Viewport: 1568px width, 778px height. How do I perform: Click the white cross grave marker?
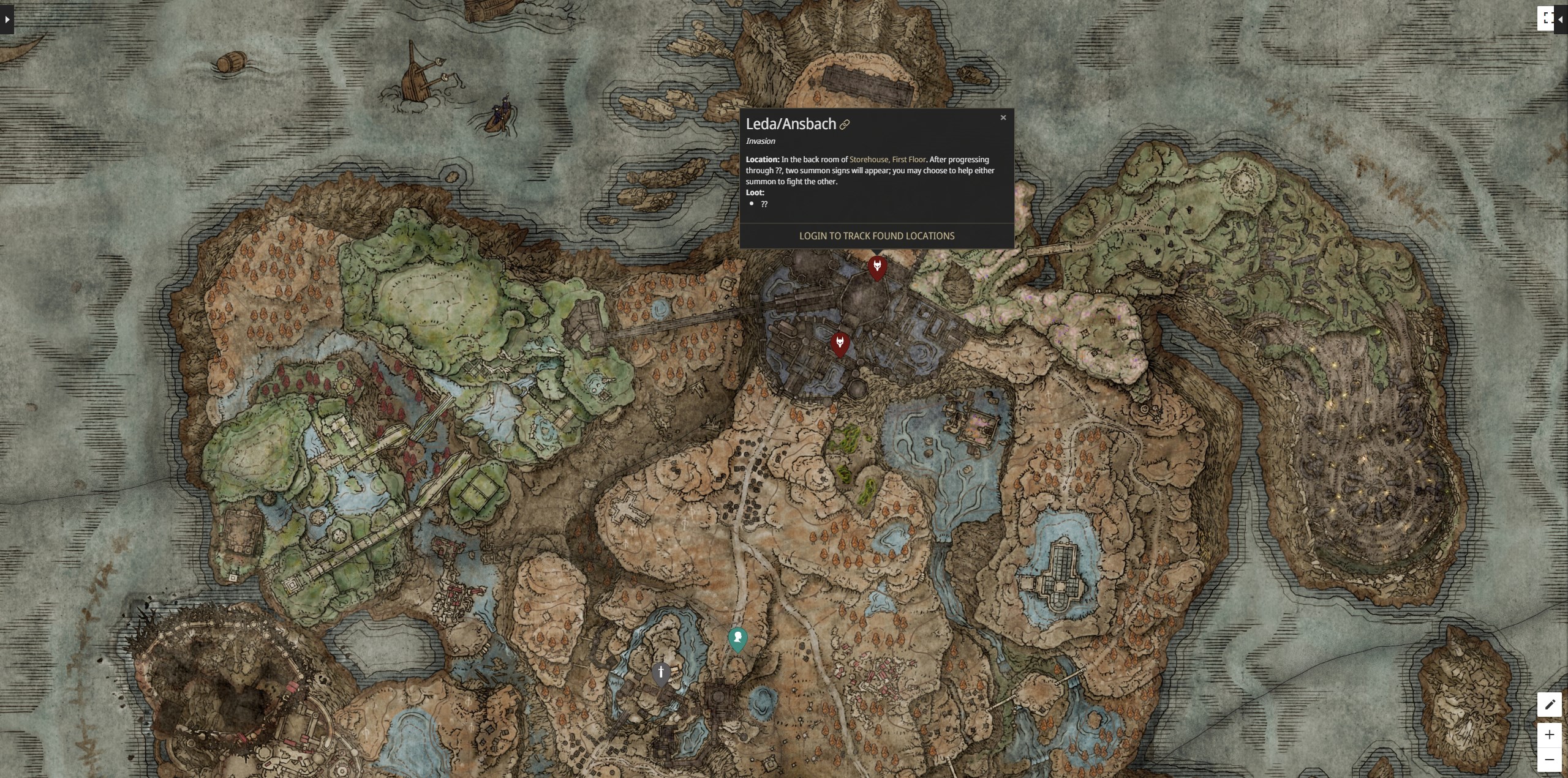[661, 672]
